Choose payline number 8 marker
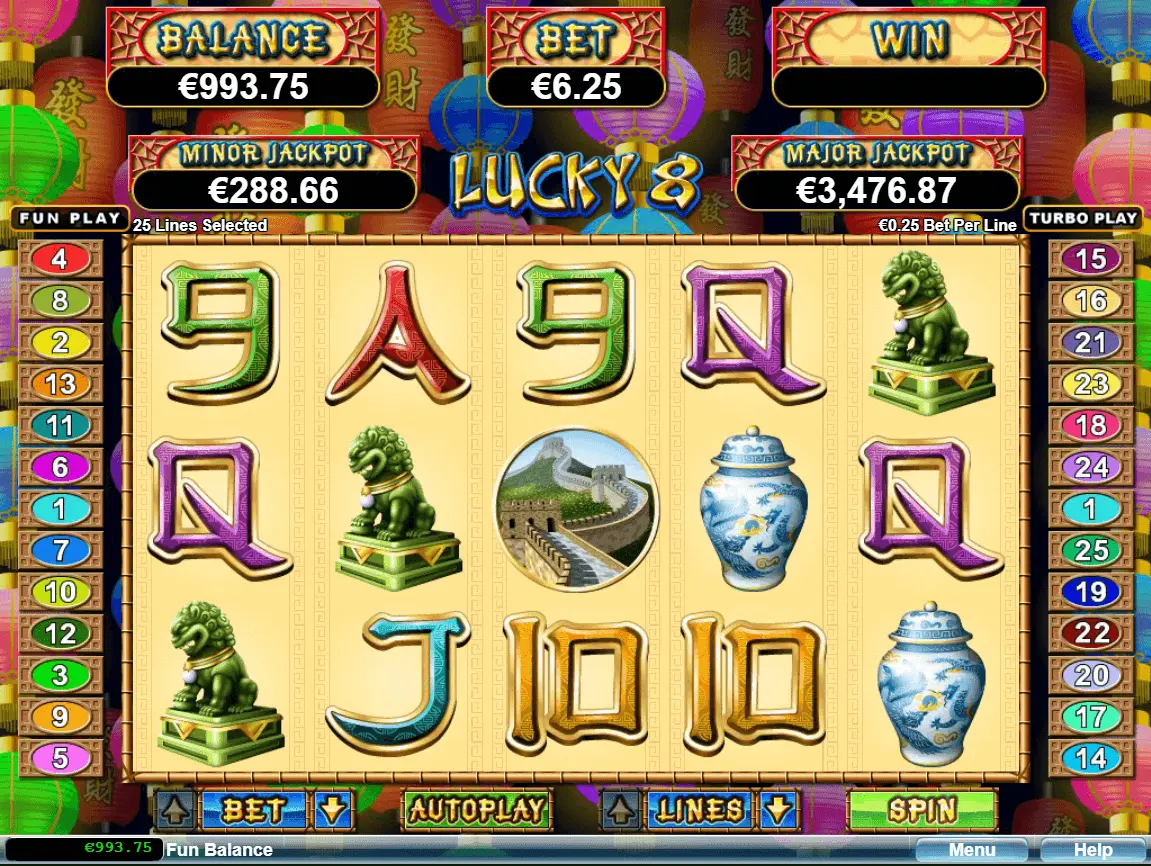This screenshot has width=1151, height=866. point(60,301)
